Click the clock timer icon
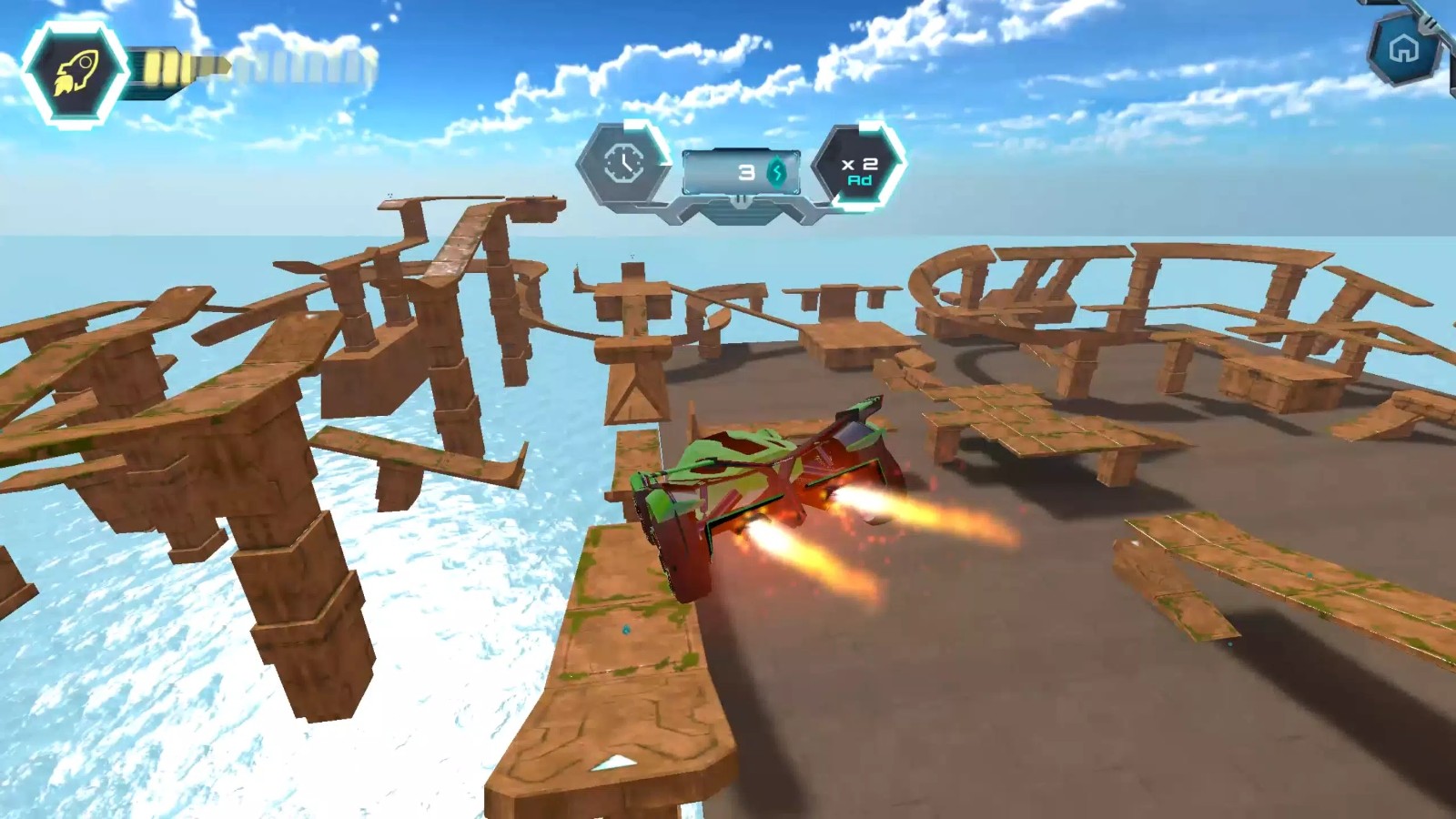The width and height of the screenshot is (1456, 819). pyautogui.click(x=624, y=165)
